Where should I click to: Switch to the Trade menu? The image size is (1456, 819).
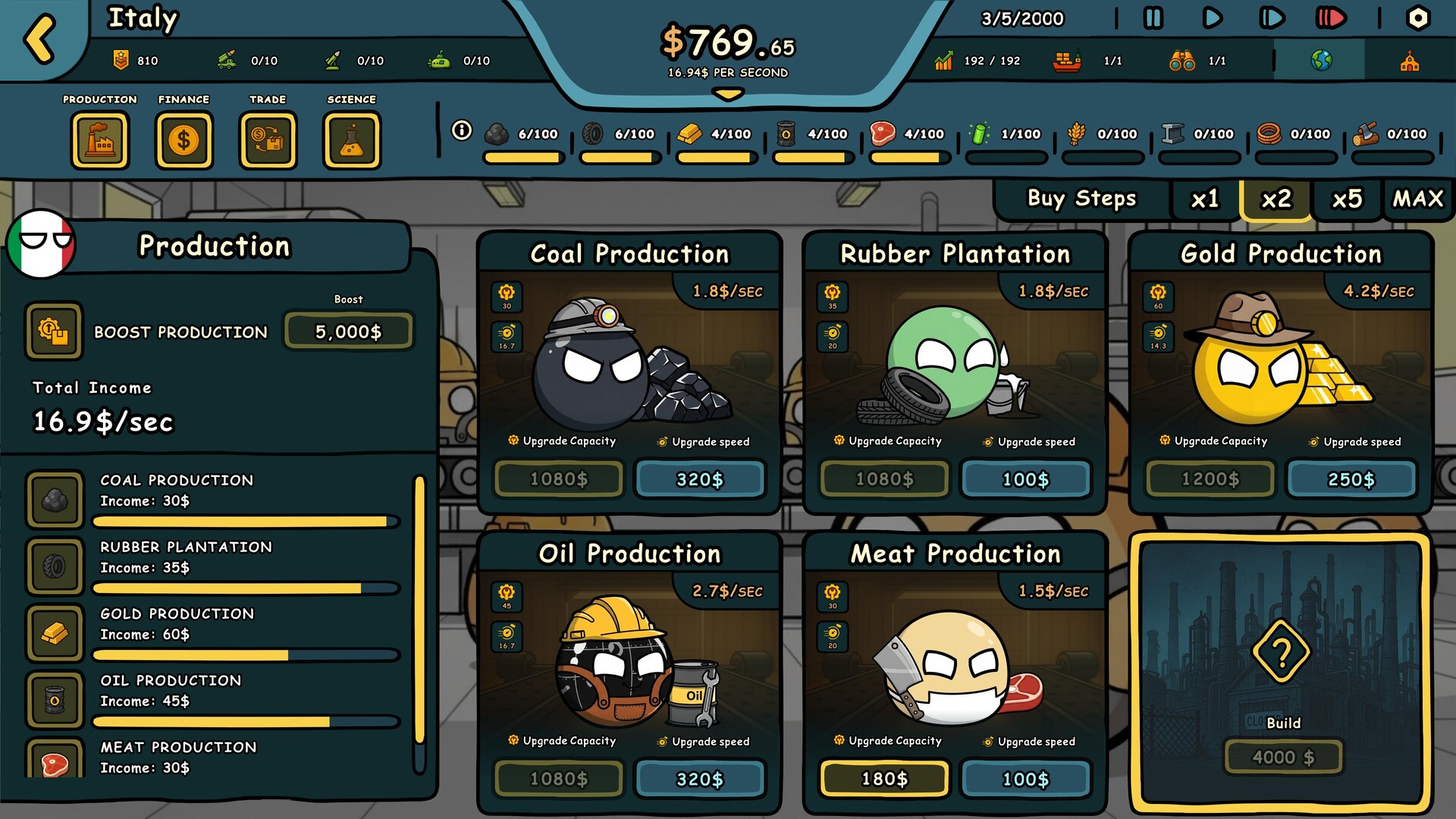[268, 141]
